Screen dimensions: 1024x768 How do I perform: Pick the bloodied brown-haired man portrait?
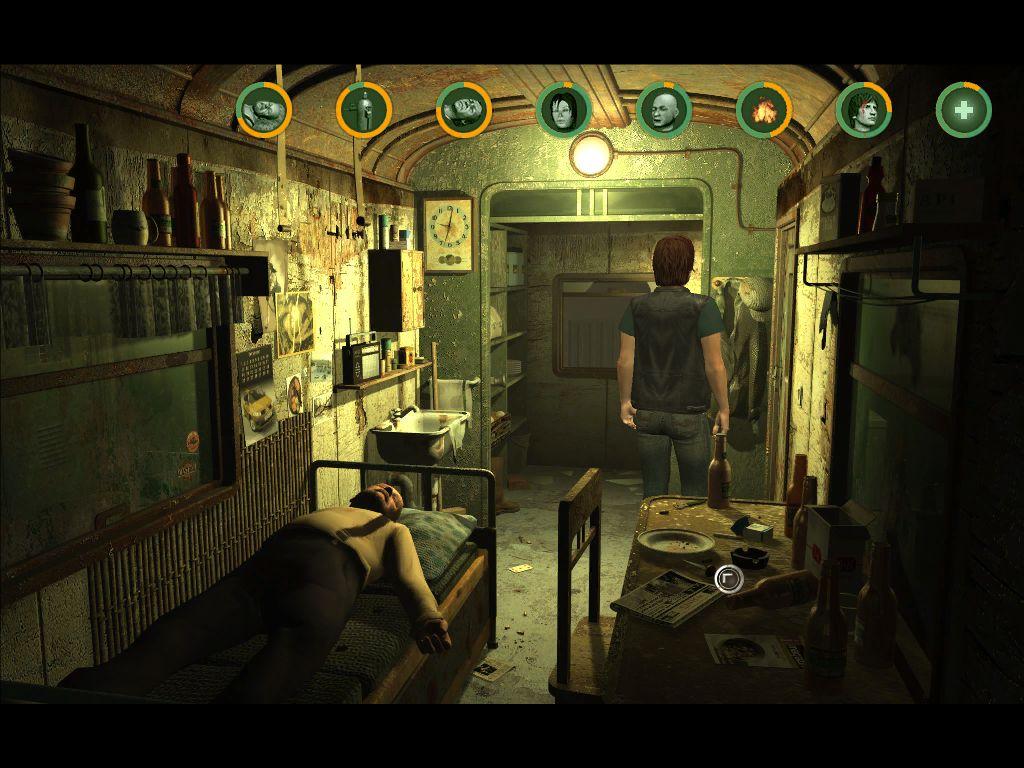[x=864, y=109]
